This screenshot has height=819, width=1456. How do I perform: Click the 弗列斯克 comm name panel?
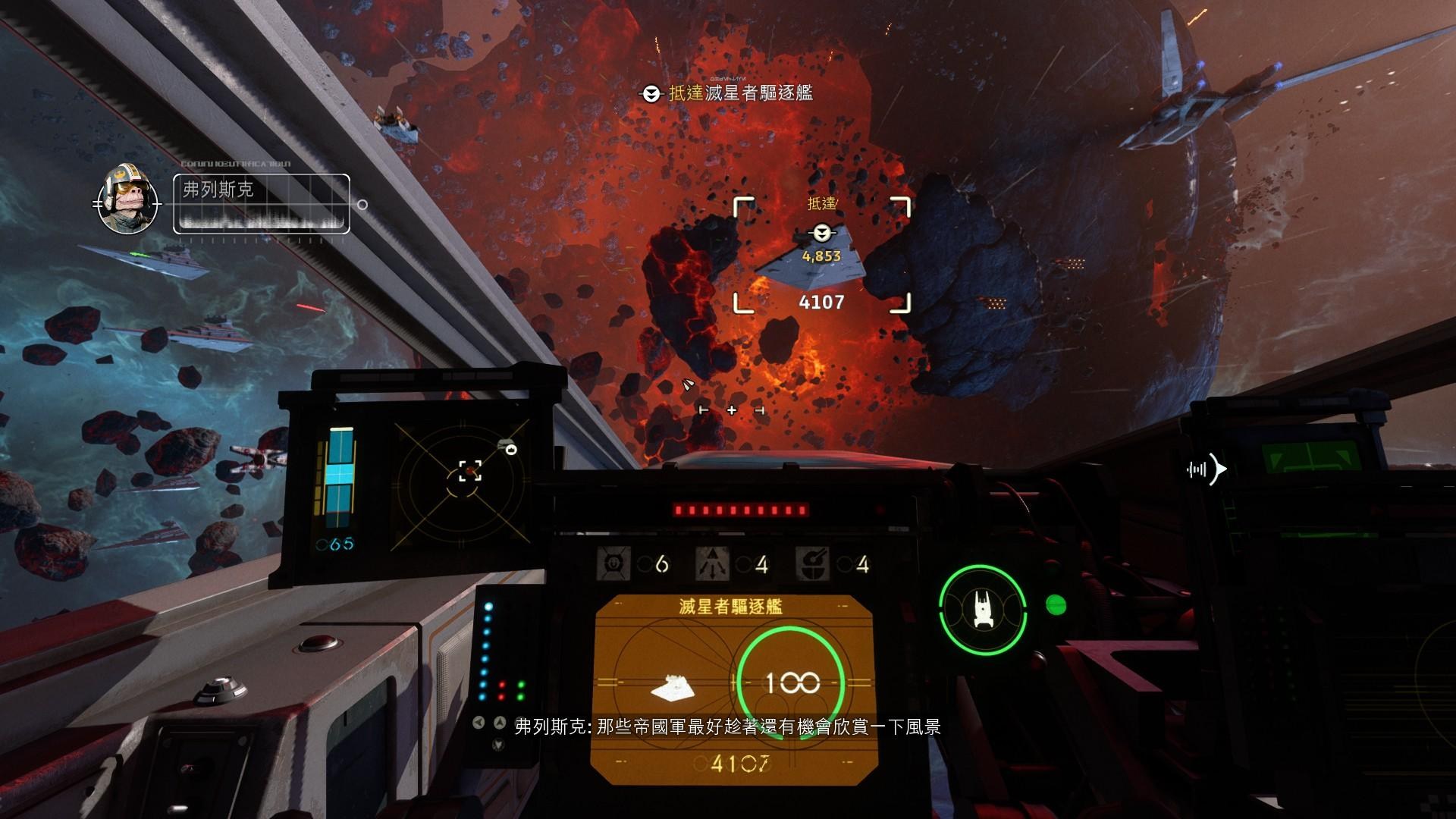[x=262, y=203]
